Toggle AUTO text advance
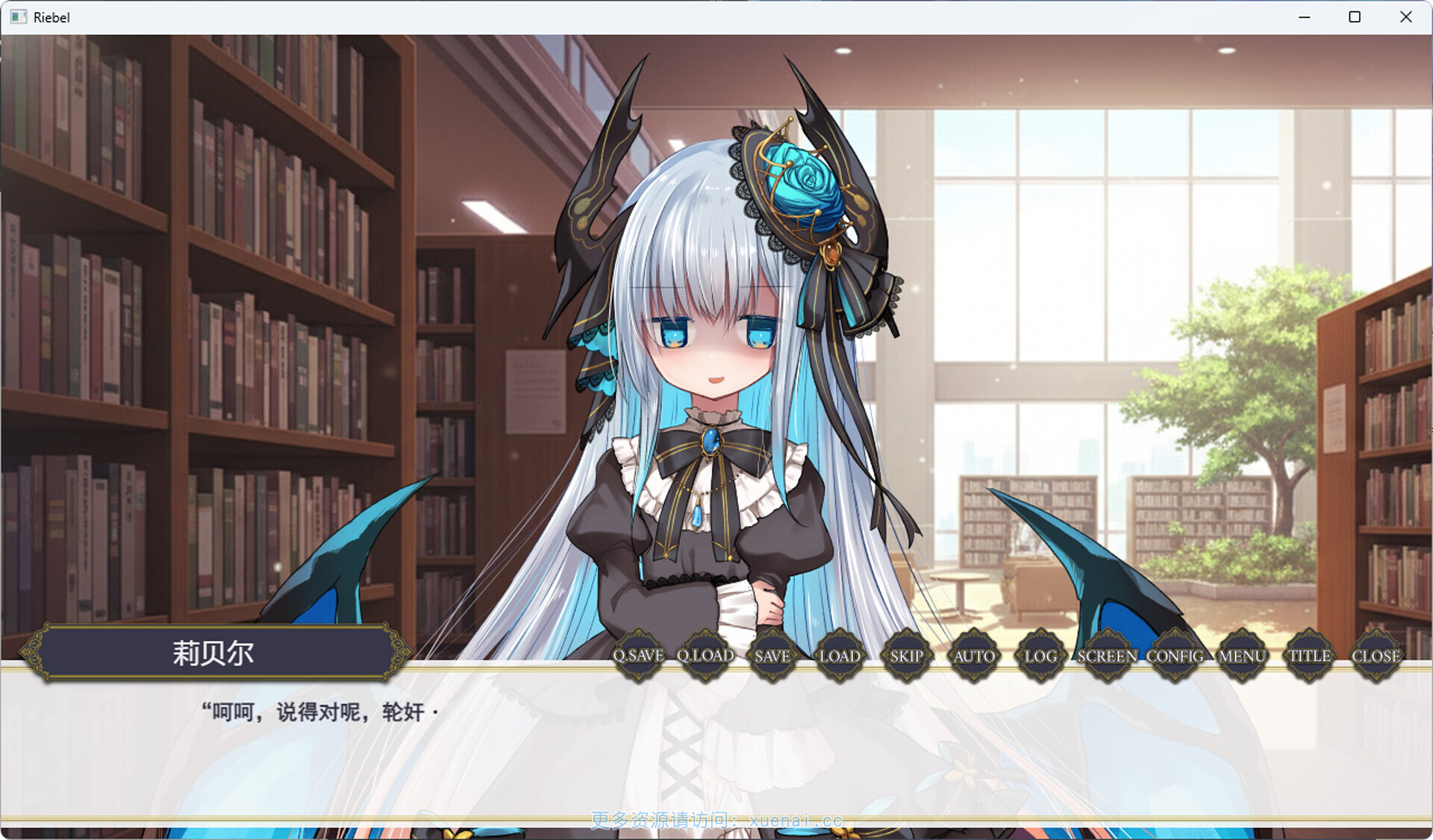 [974, 656]
